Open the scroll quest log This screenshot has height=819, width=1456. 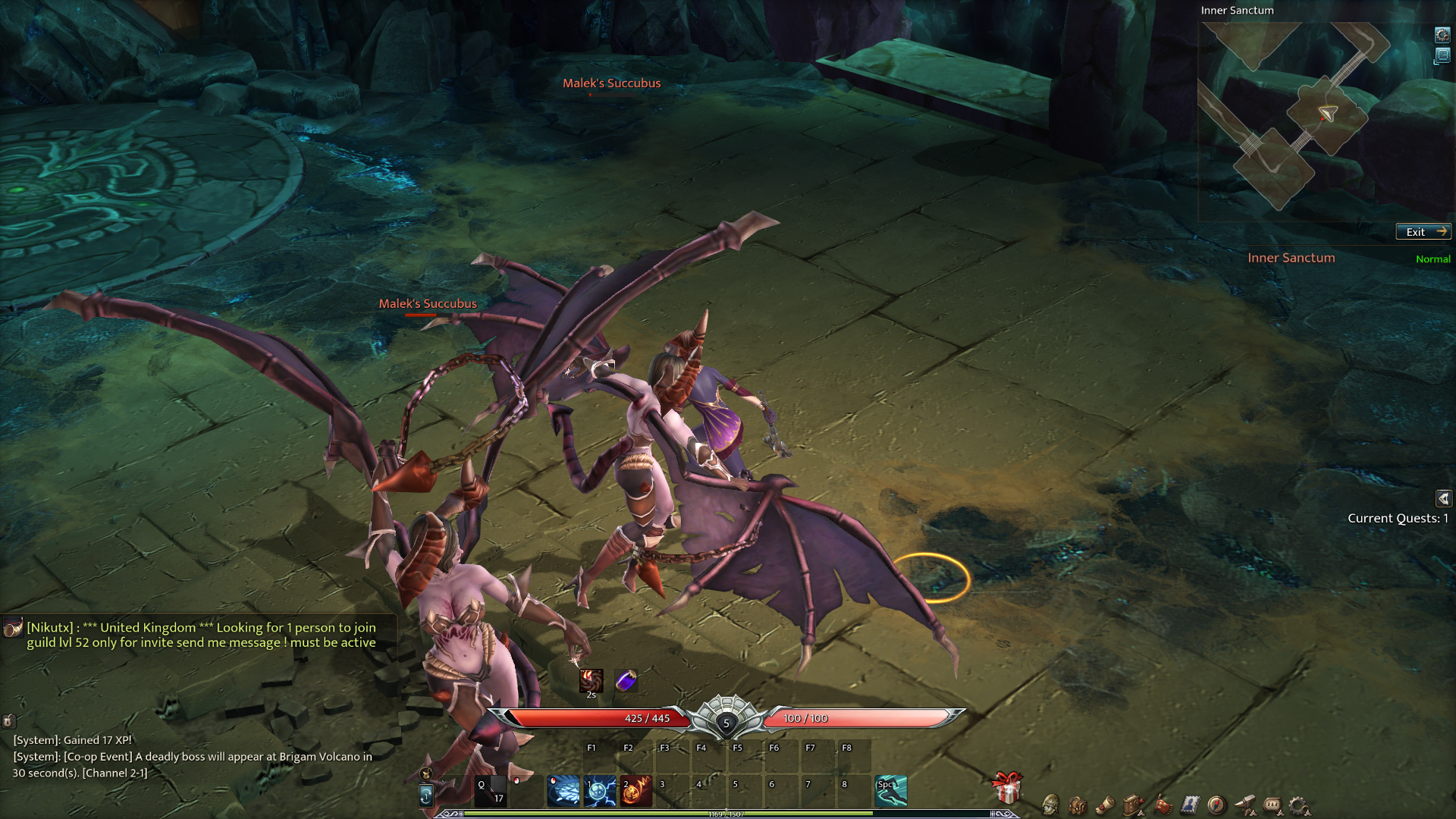click(x=1106, y=805)
